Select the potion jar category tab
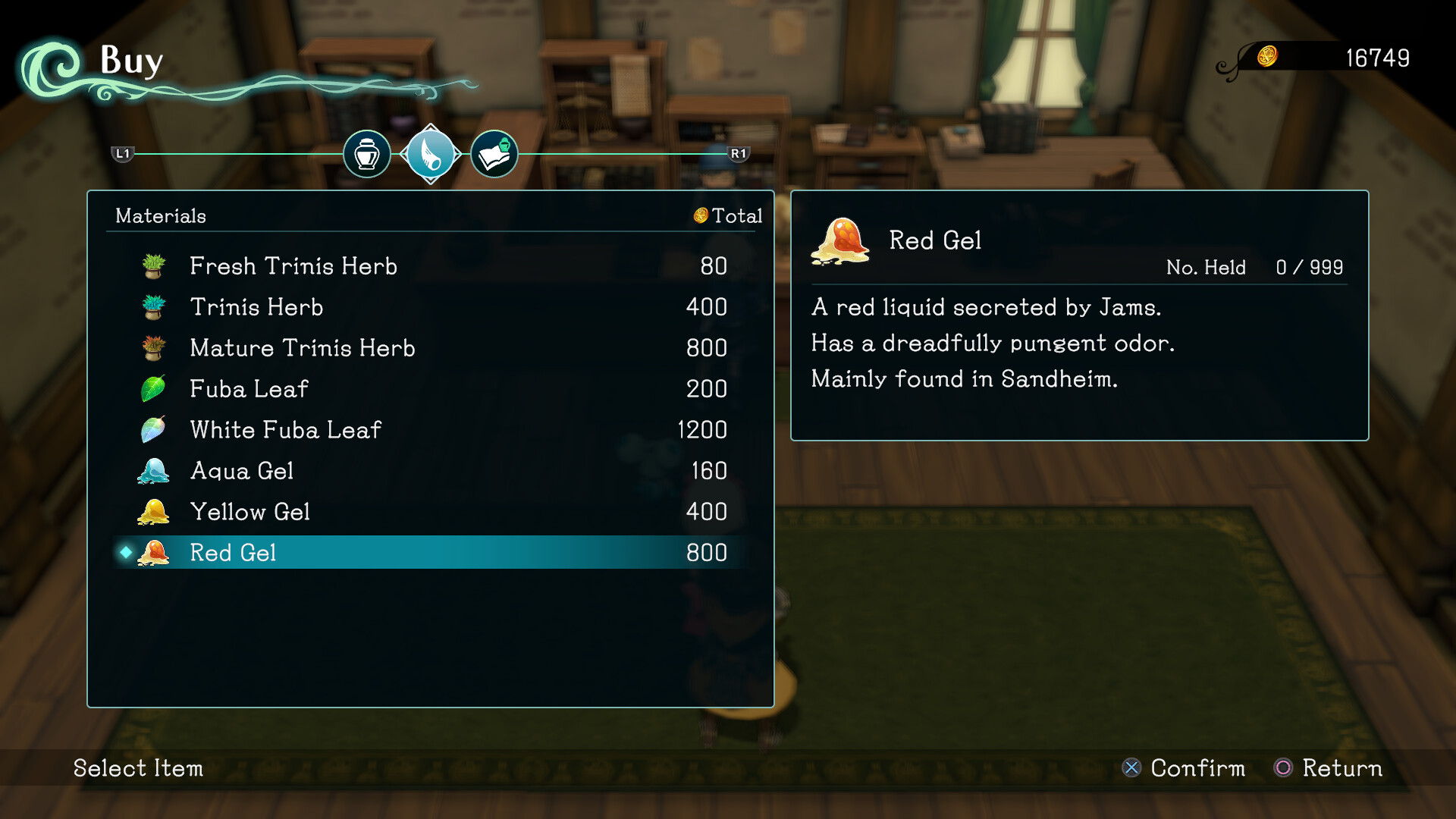This screenshot has height=819, width=1456. click(x=366, y=154)
